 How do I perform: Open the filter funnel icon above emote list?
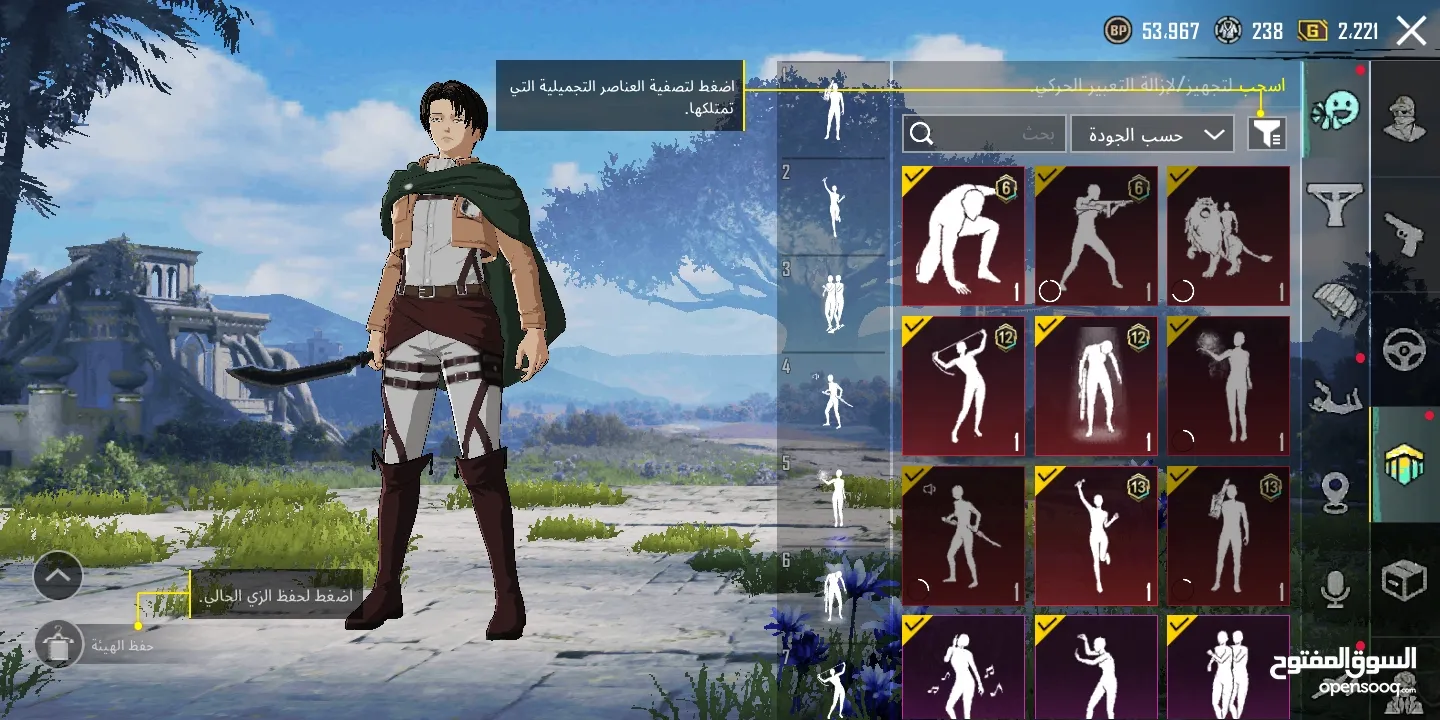click(x=1268, y=132)
